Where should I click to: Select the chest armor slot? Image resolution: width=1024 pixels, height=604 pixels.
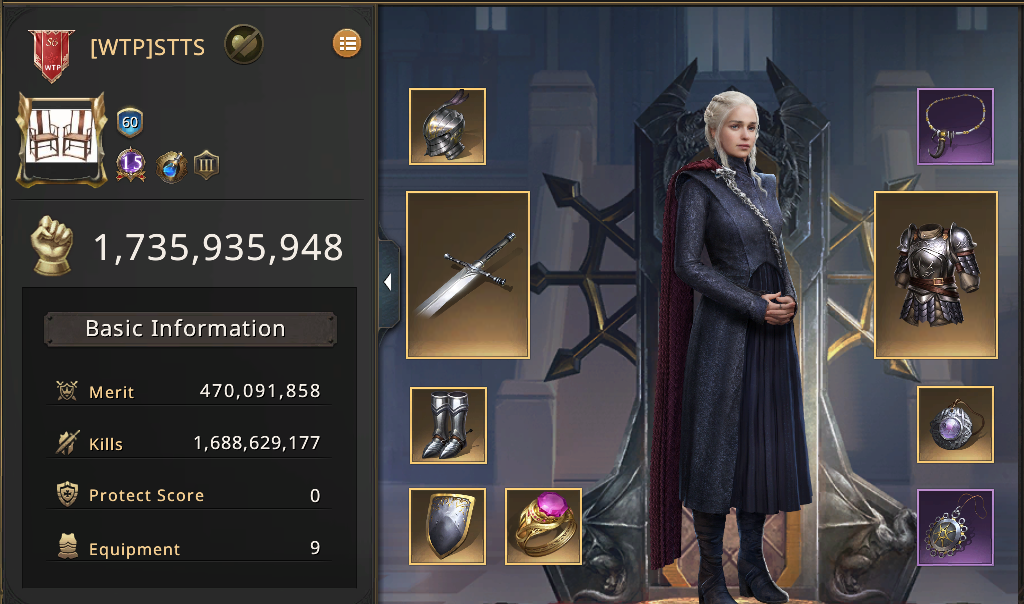[935, 275]
